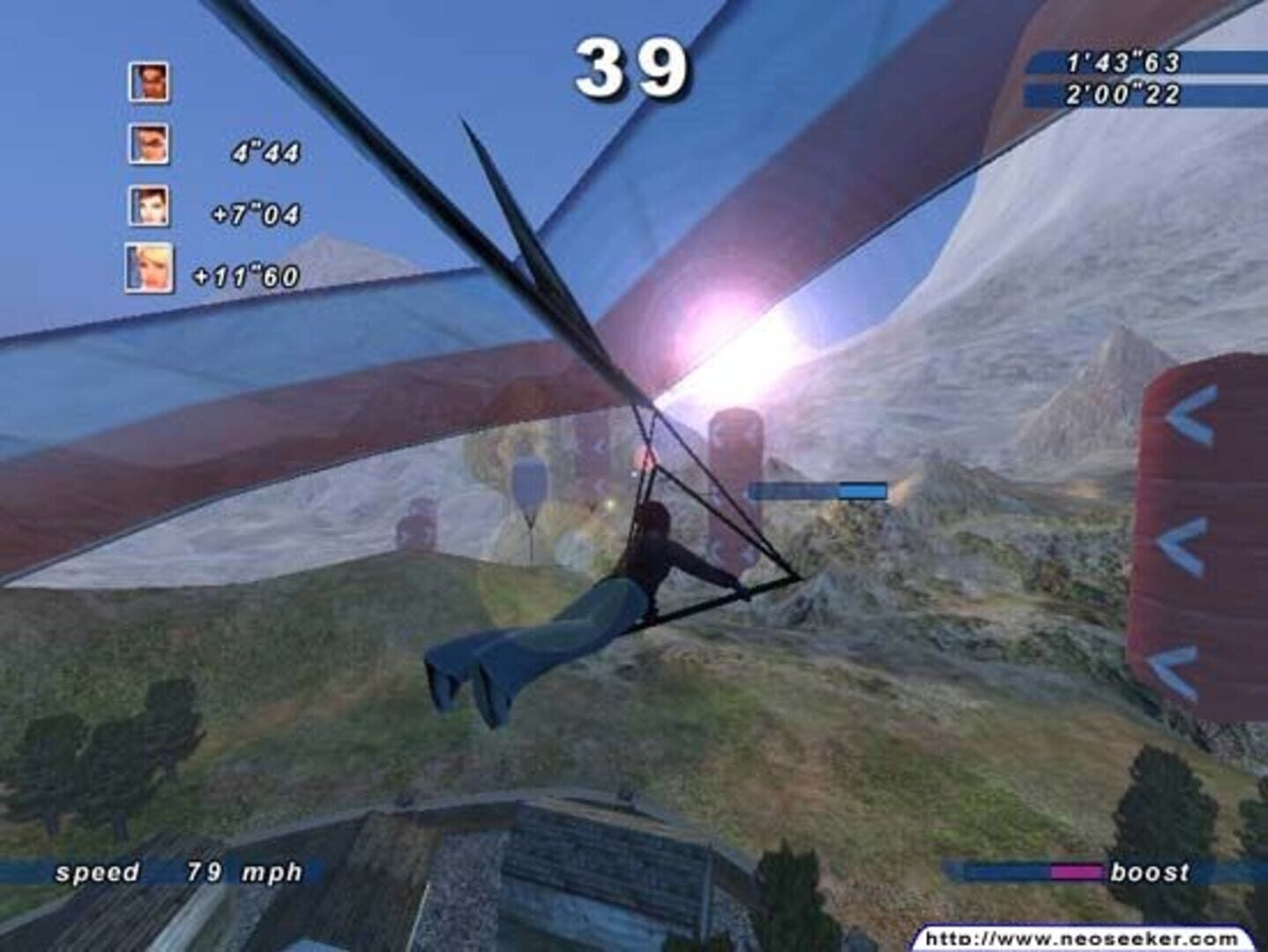The image size is (1268, 952).
Task: Select the top racer portrait with no time
Action: click(x=148, y=82)
